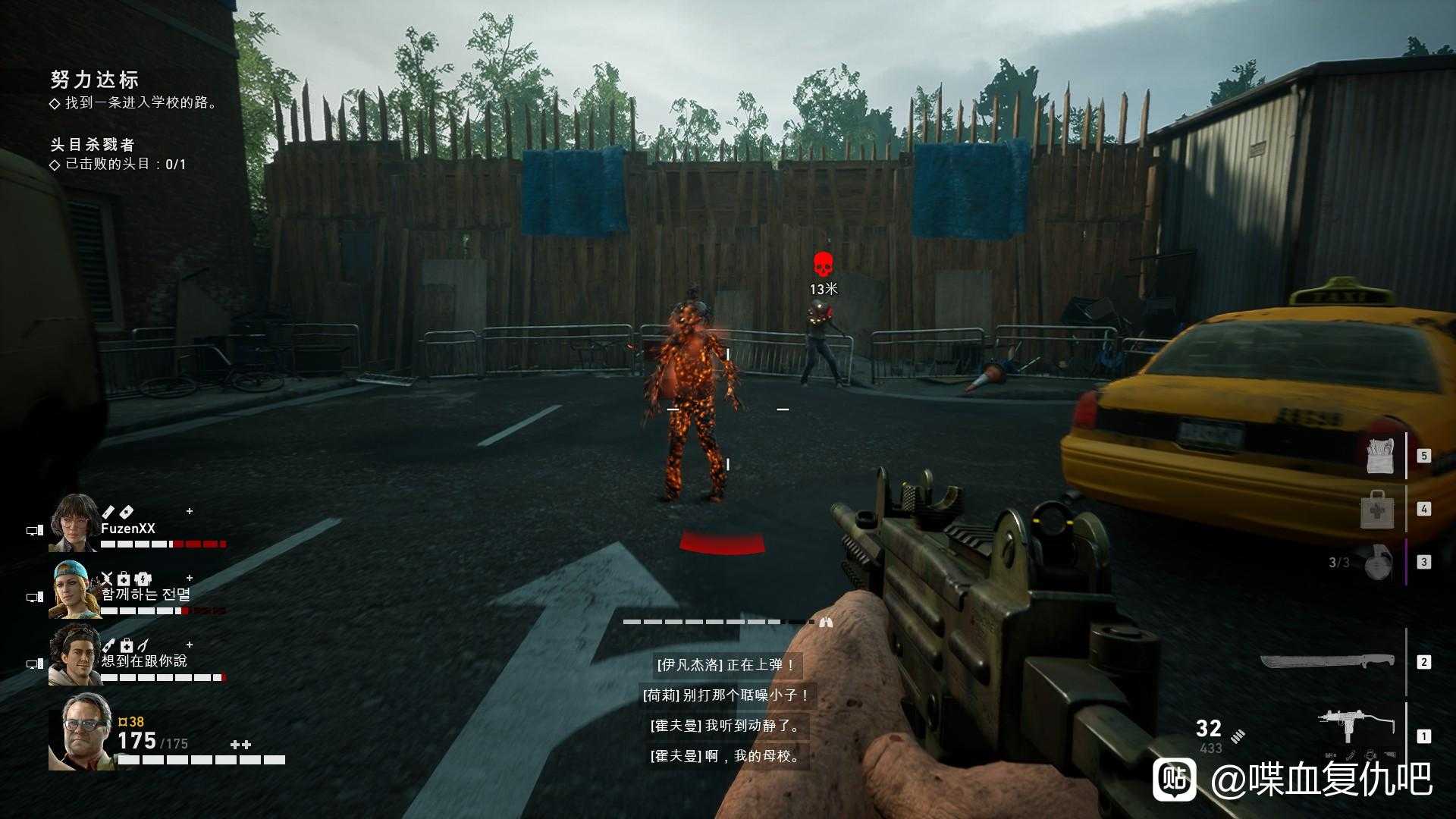Click the red skull enemy marker
The image size is (1456, 819).
(823, 265)
